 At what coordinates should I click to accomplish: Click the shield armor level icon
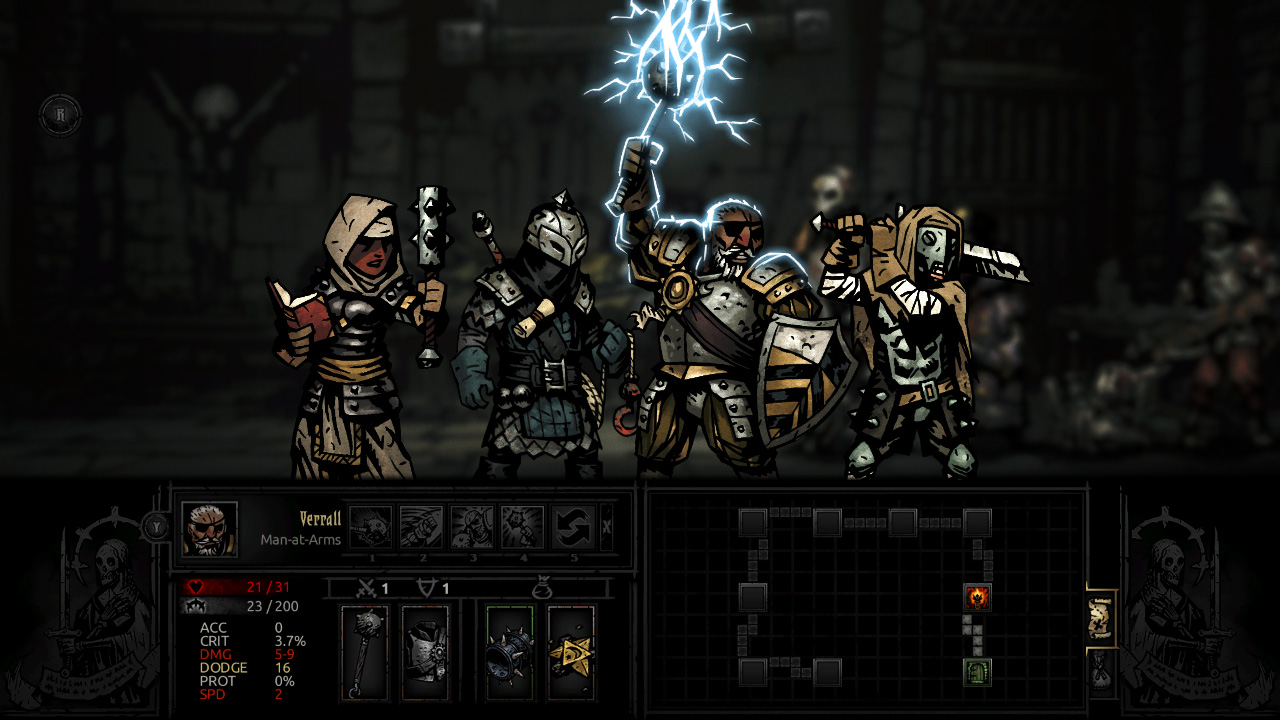point(429,587)
